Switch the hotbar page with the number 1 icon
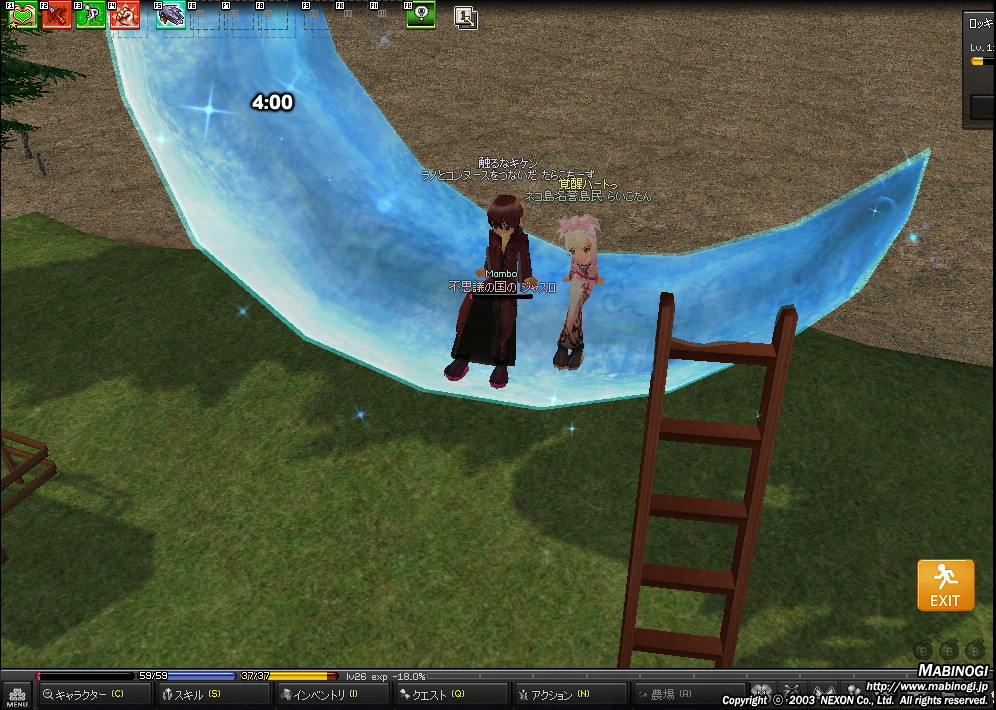The image size is (996, 710). tap(465, 16)
